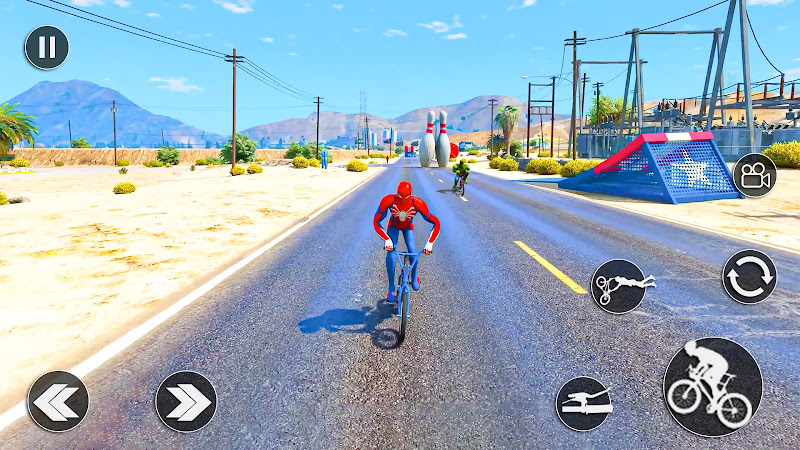This screenshot has height=450, width=800.
Task: Squeeze the brake lever button
Action: 584,404
